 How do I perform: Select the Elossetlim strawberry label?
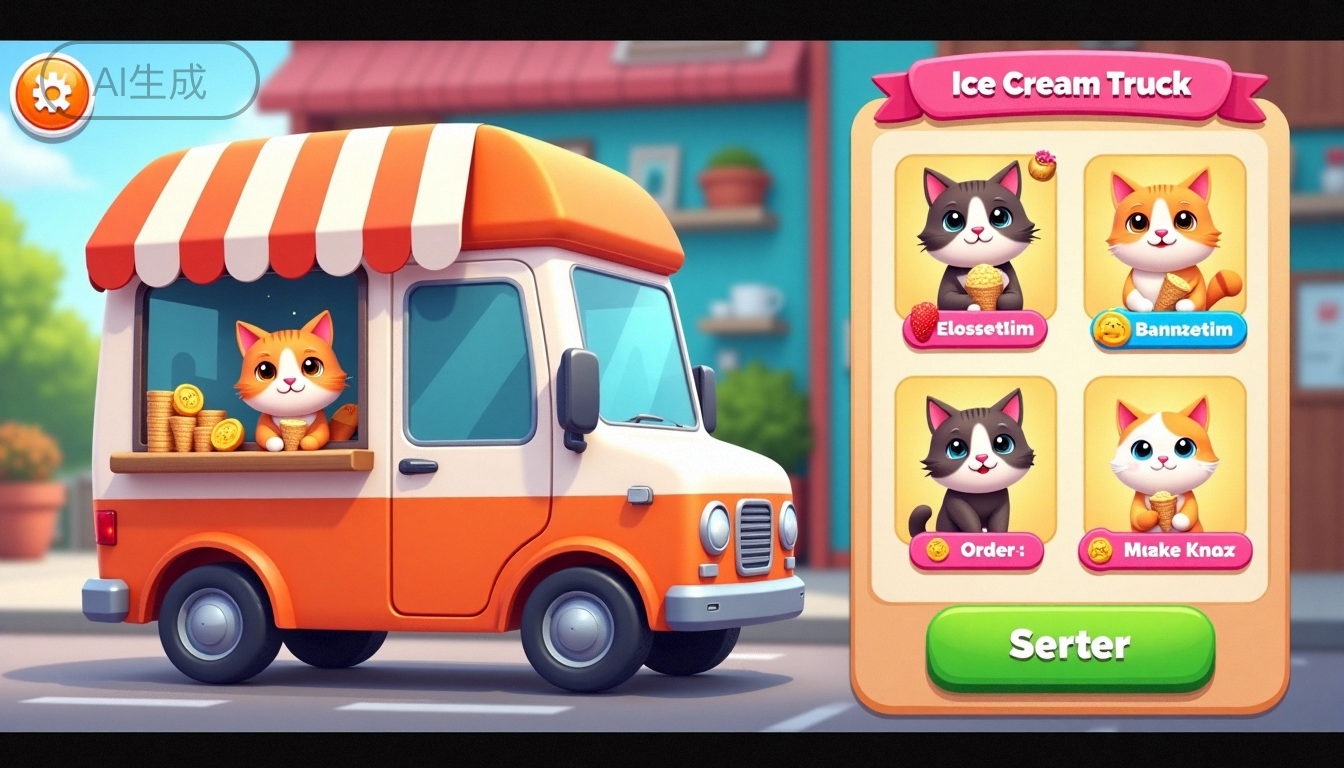(976, 330)
